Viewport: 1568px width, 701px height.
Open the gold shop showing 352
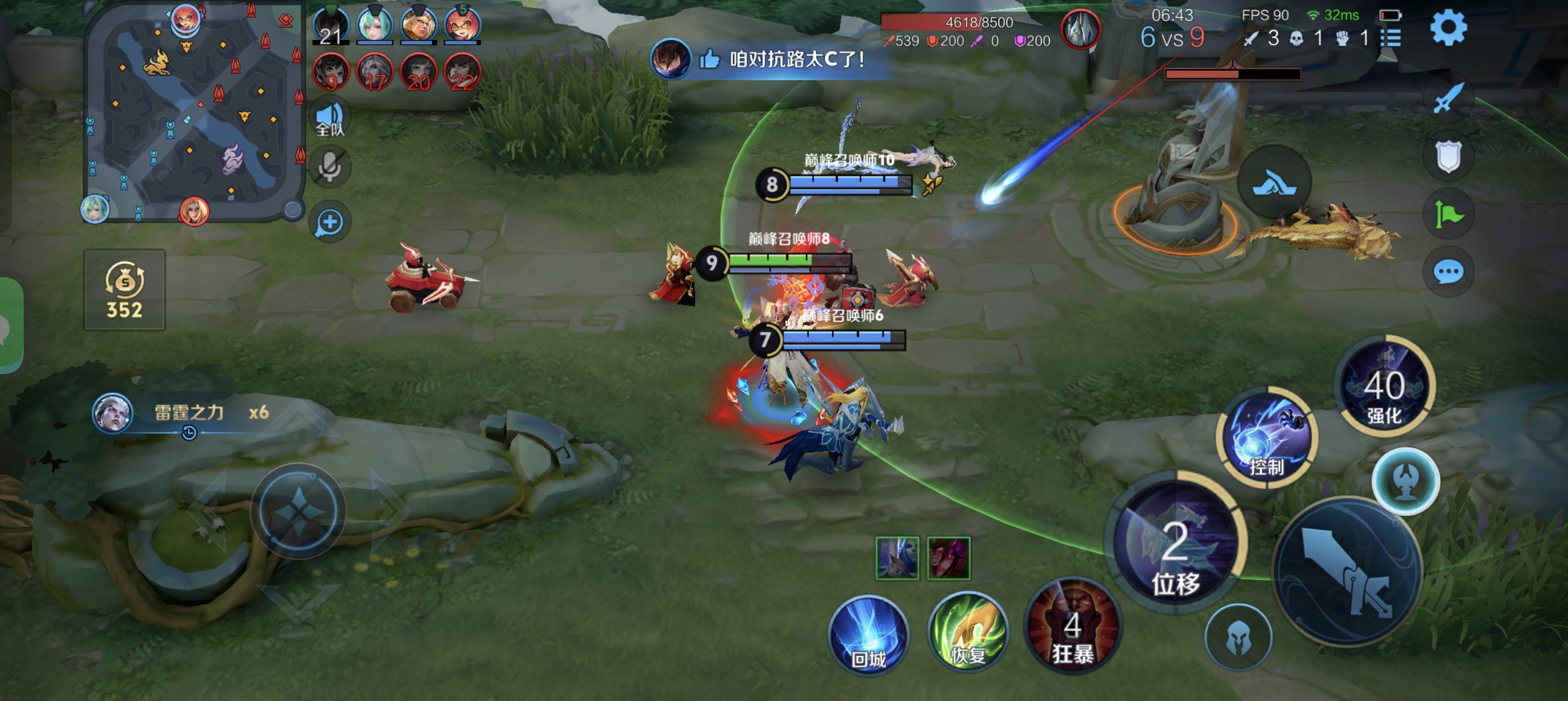pyautogui.click(x=125, y=290)
